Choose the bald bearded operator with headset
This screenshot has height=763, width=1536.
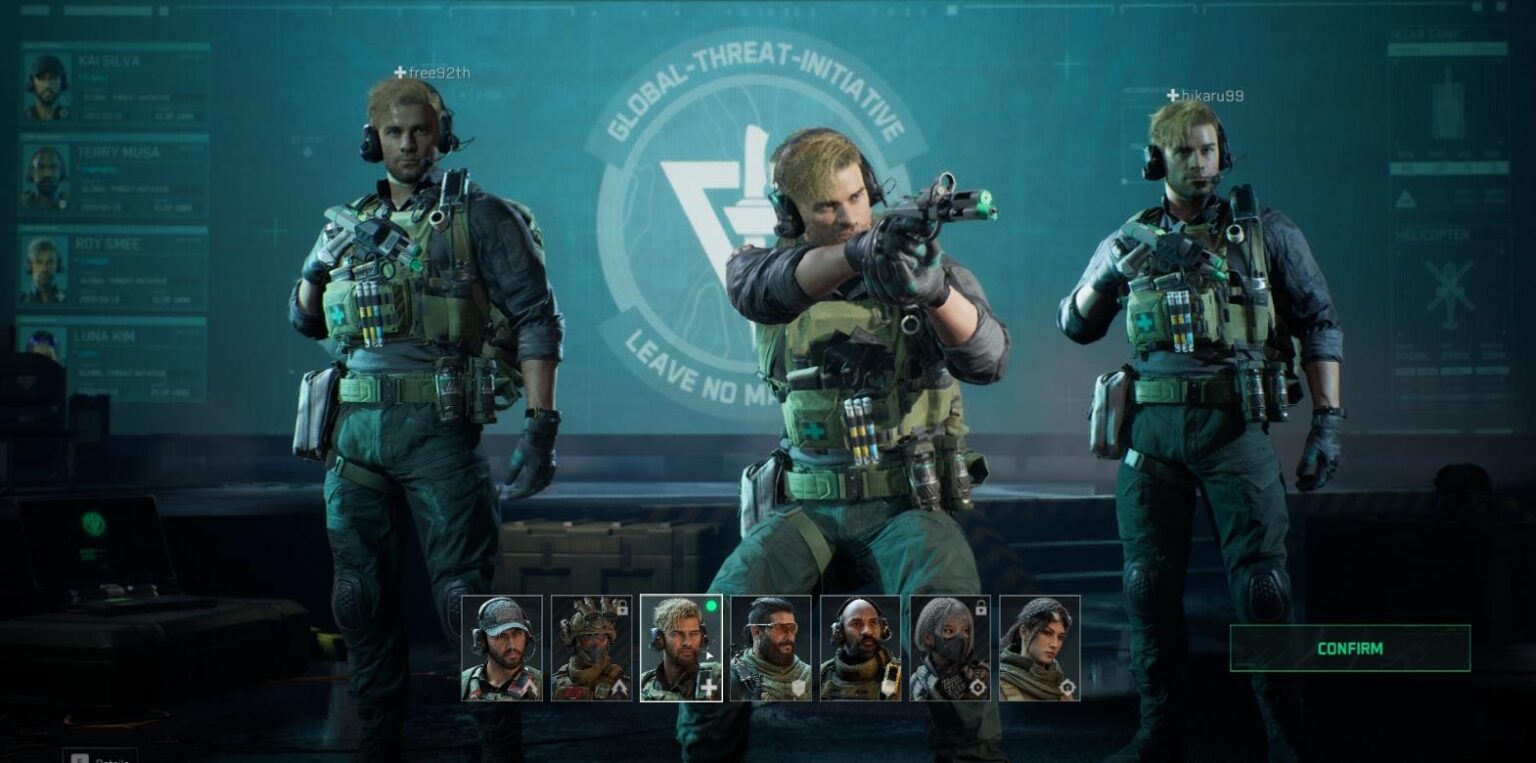pos(860,647)
